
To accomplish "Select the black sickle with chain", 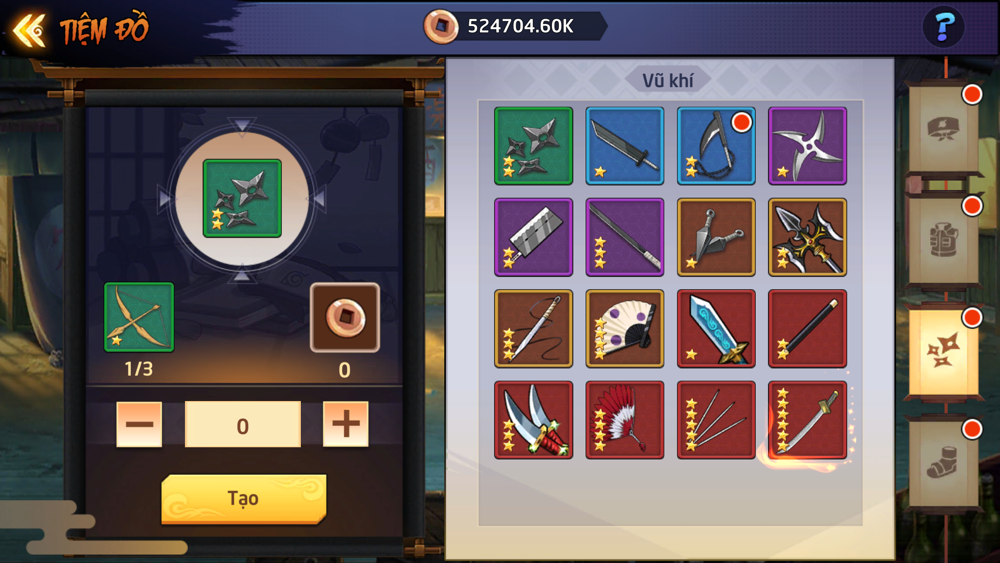I will (716, 146).
